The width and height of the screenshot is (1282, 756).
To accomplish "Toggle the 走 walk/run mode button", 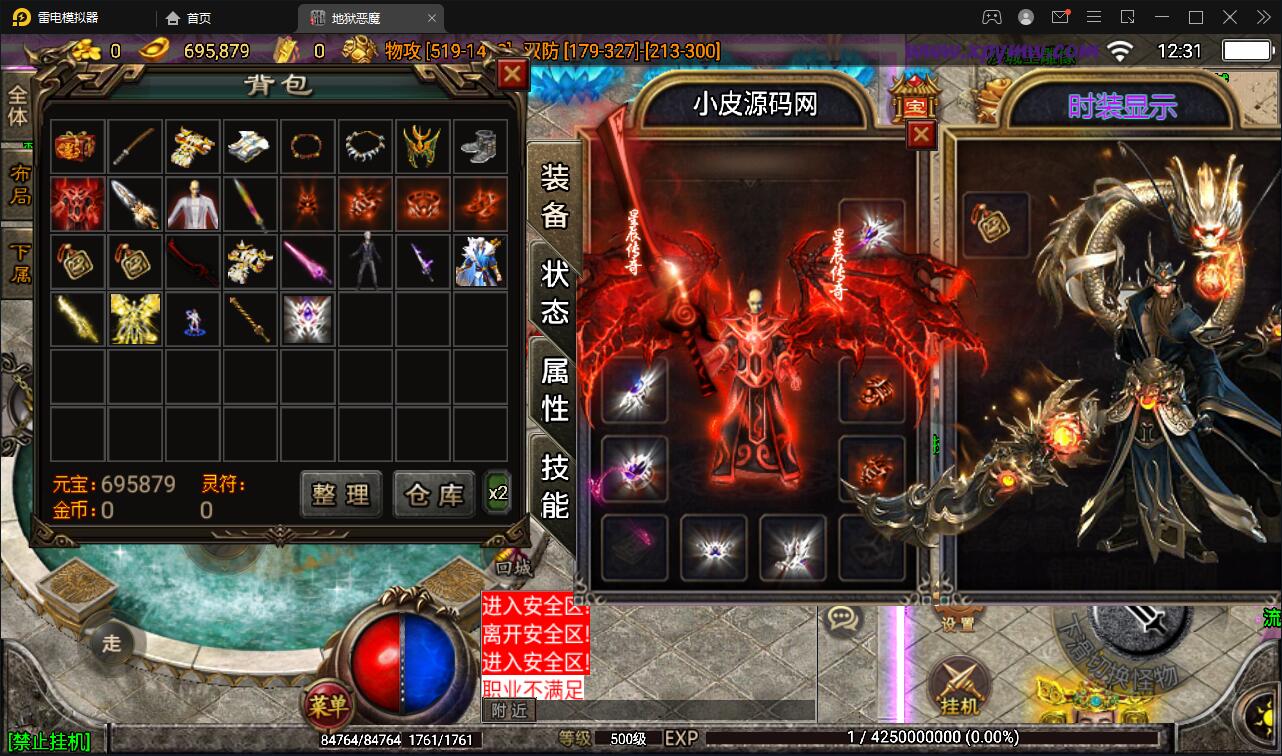I will click(x=113, y=644).
